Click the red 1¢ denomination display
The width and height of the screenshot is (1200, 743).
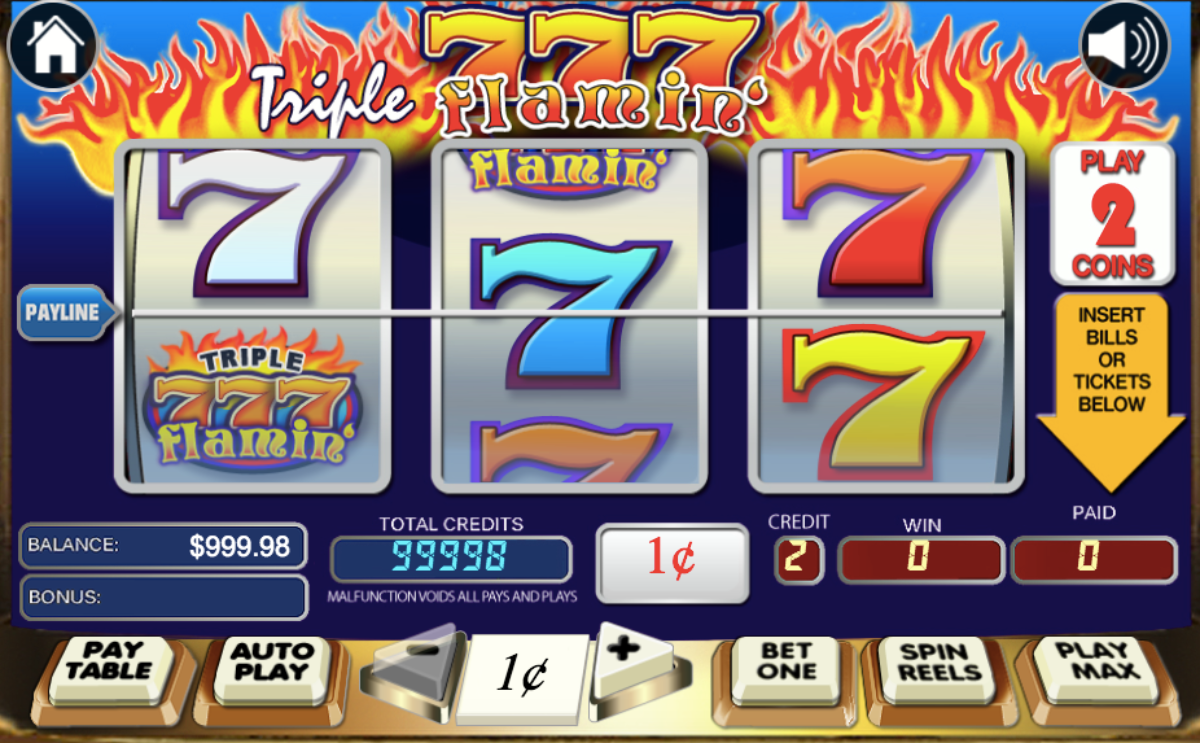pos(672,562)
